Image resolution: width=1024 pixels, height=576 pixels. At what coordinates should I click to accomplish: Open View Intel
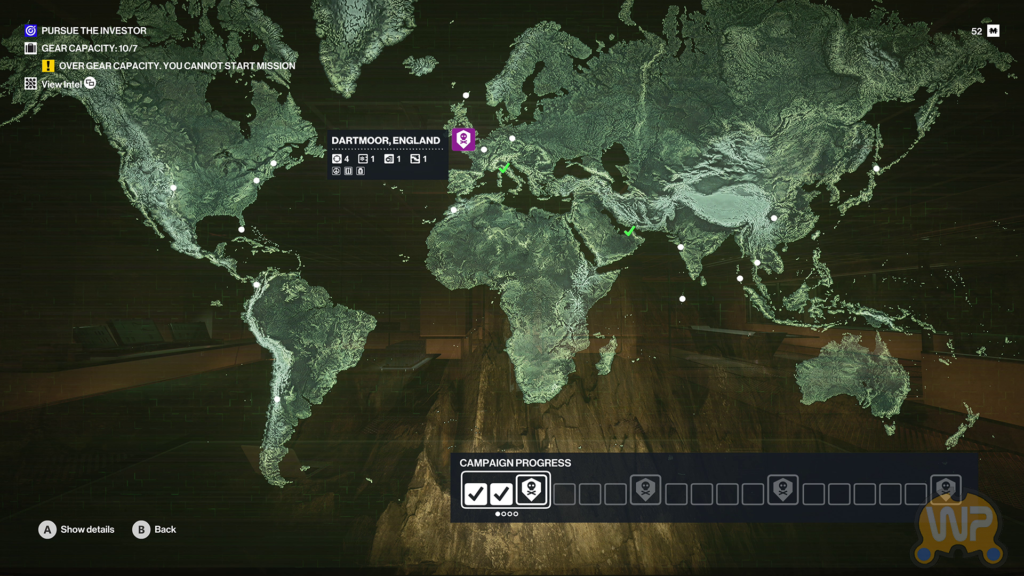(62, 84)
